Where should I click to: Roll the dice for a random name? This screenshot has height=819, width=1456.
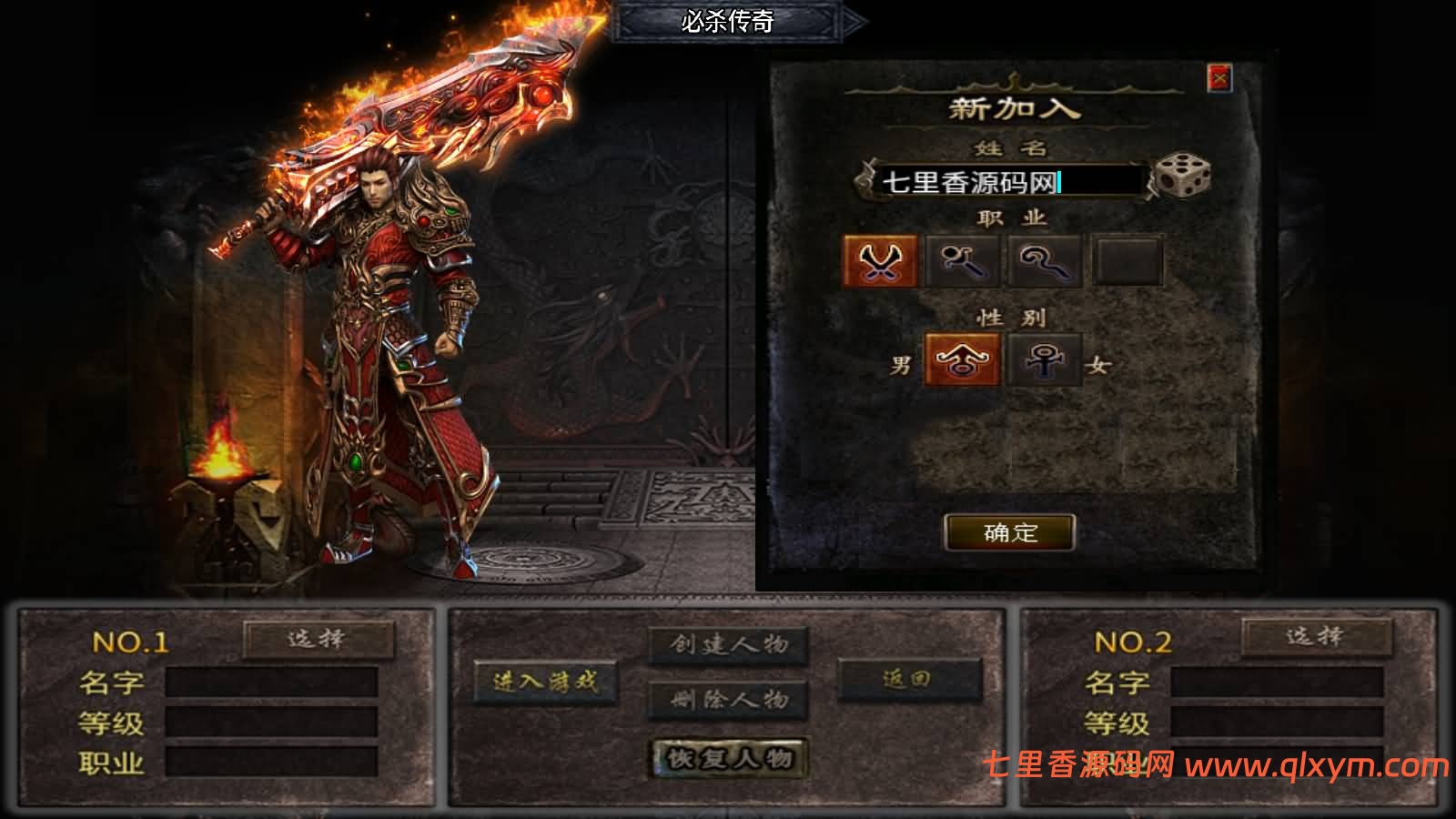click(x=1182, y=177)
